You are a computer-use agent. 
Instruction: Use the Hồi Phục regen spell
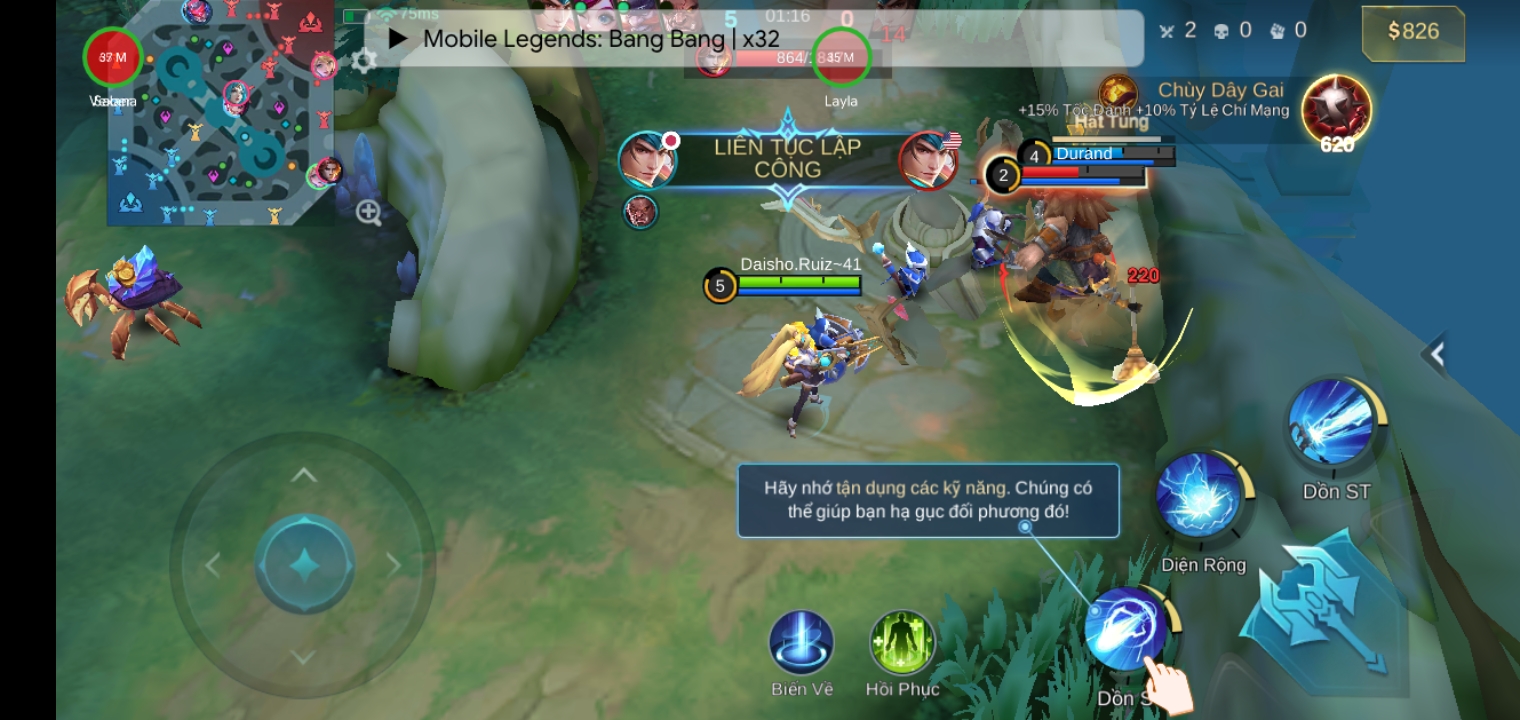pyautogui.click(x=901, y=643)
